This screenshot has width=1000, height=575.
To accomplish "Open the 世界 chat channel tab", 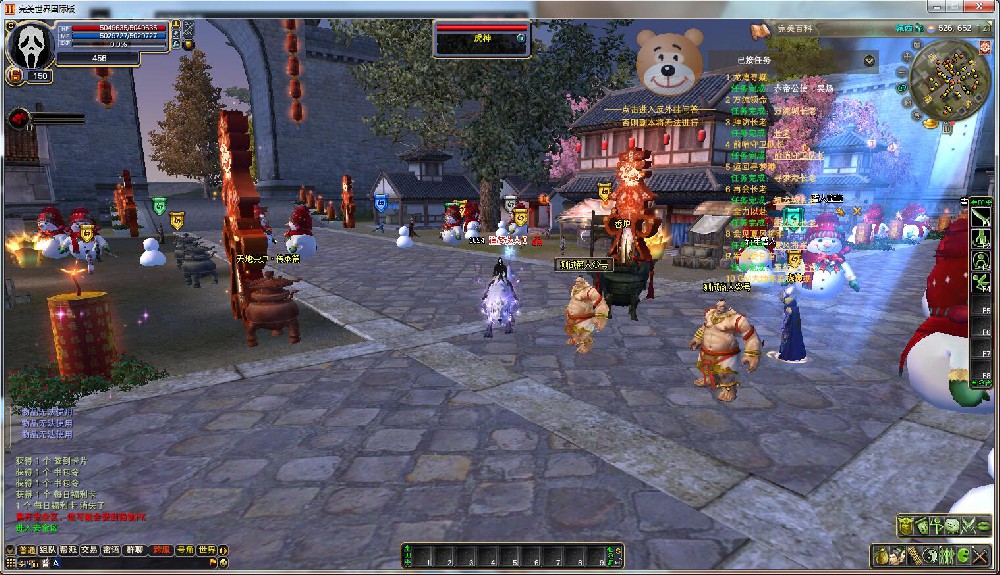I will (x=207, y=550).
